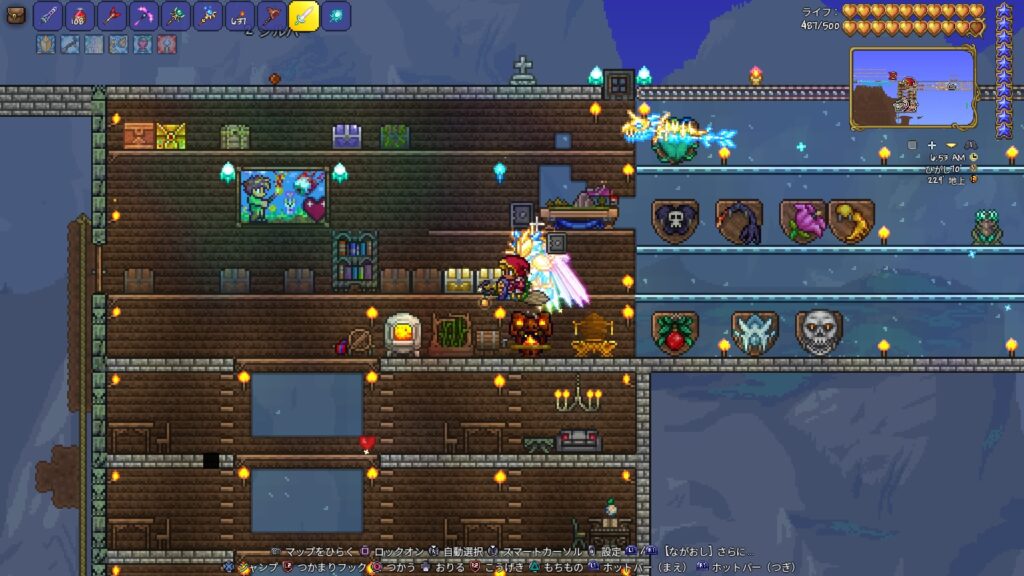This screenshot has width=1024, height=576.
Task: Zoom out the minimap with minus button
Action: [951, 146]
